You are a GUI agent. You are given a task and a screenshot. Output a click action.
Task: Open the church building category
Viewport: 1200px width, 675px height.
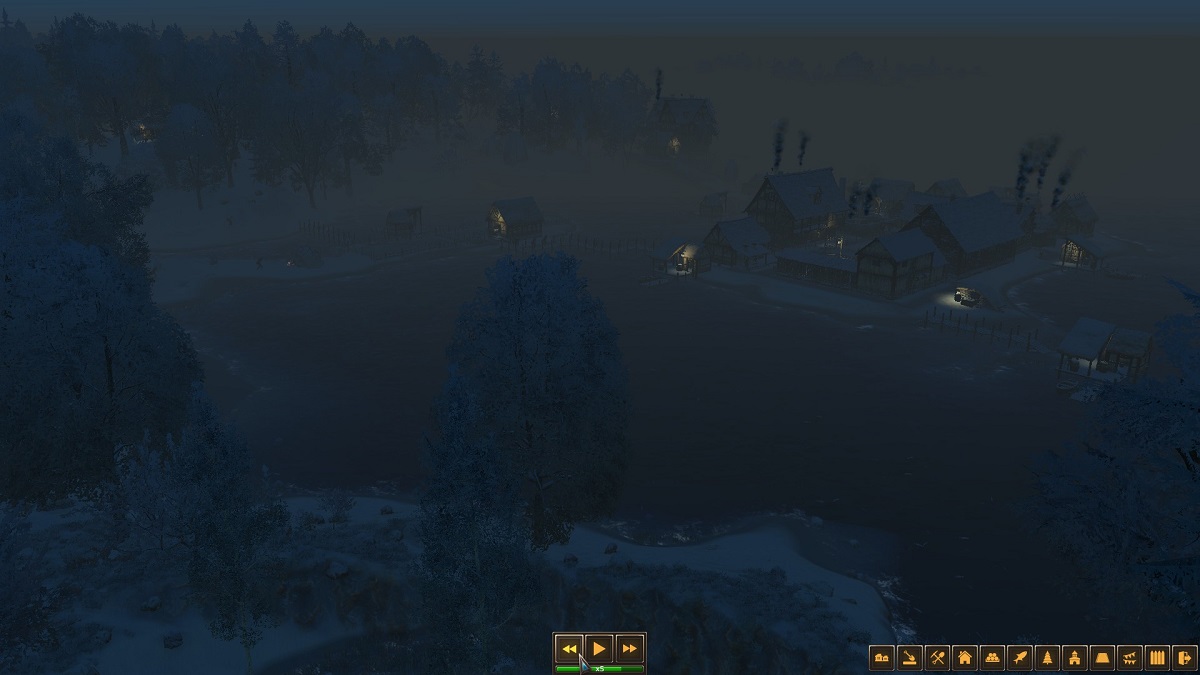click(x=1075, y=657)
